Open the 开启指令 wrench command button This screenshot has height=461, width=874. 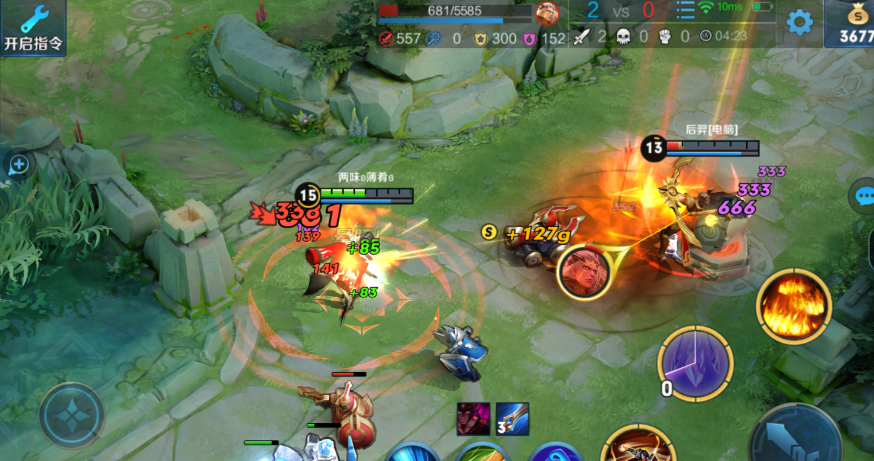[32, 27]
